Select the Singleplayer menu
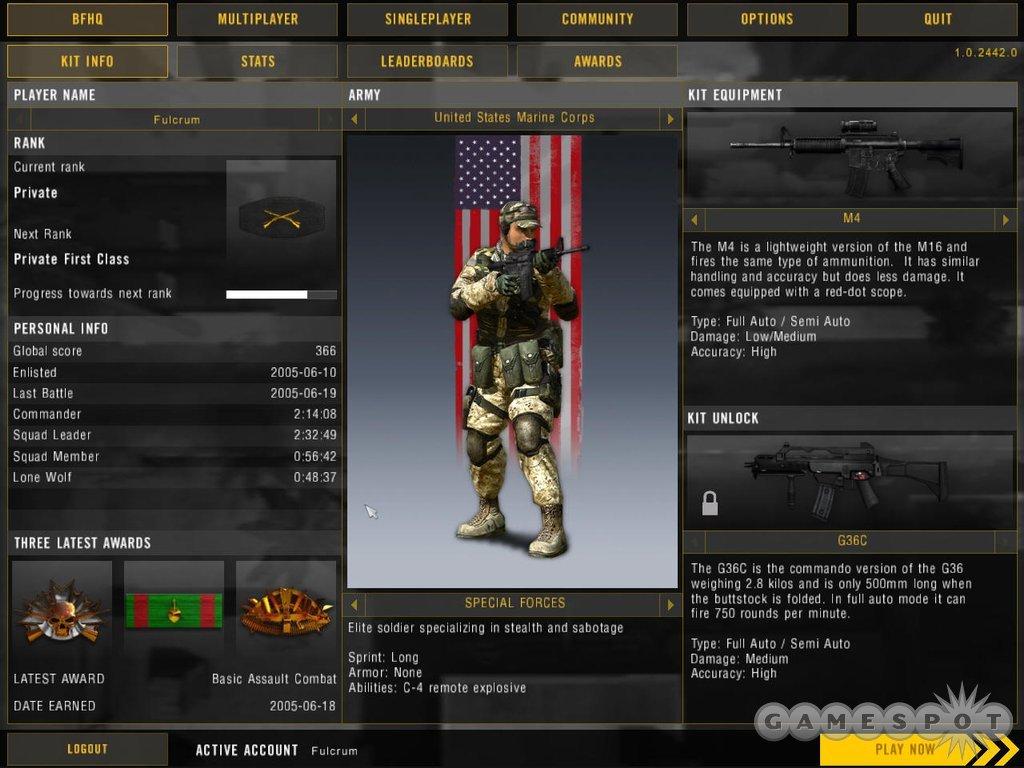 tap(427, 19)
